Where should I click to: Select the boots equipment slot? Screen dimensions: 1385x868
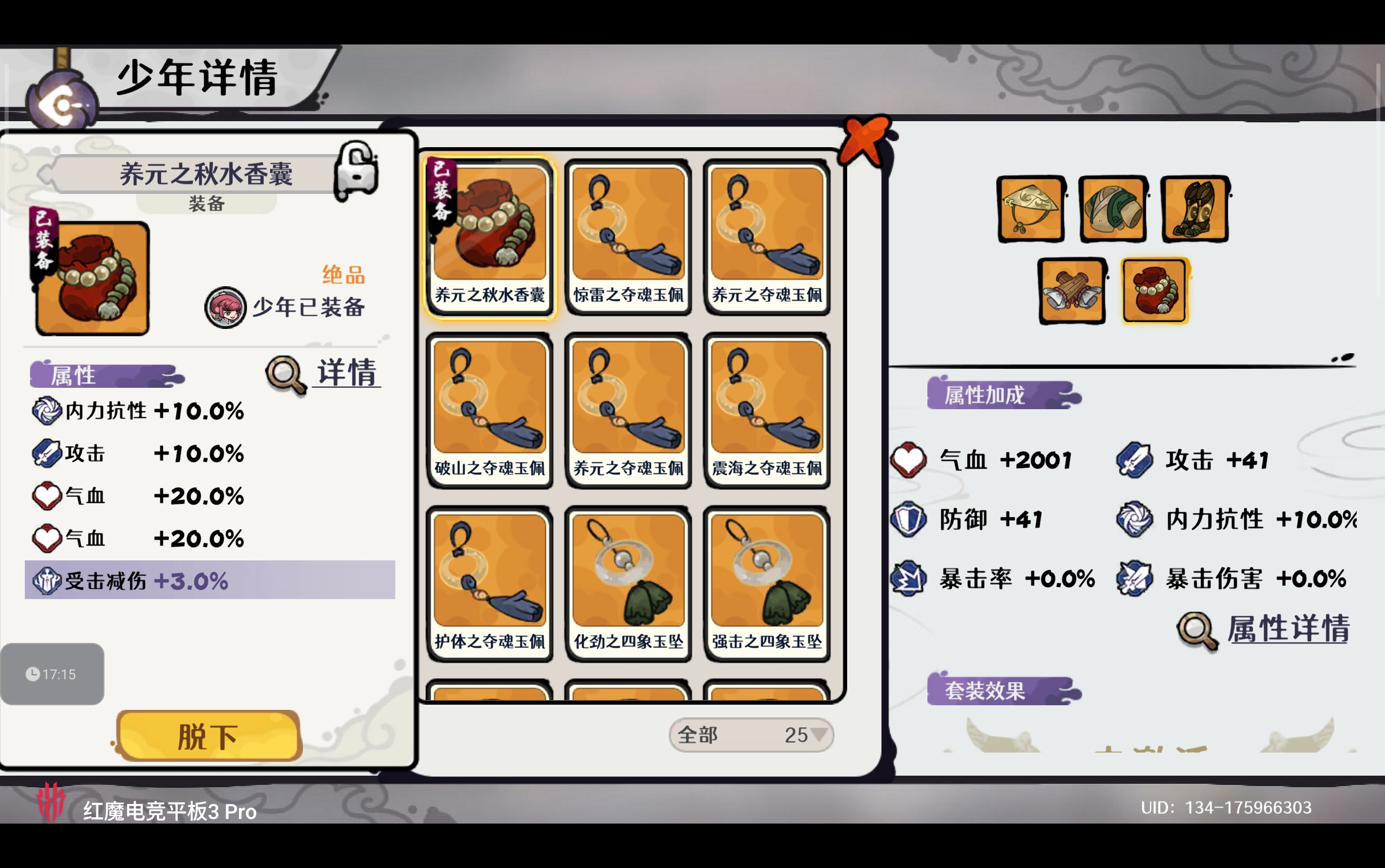click(1195, 209)
